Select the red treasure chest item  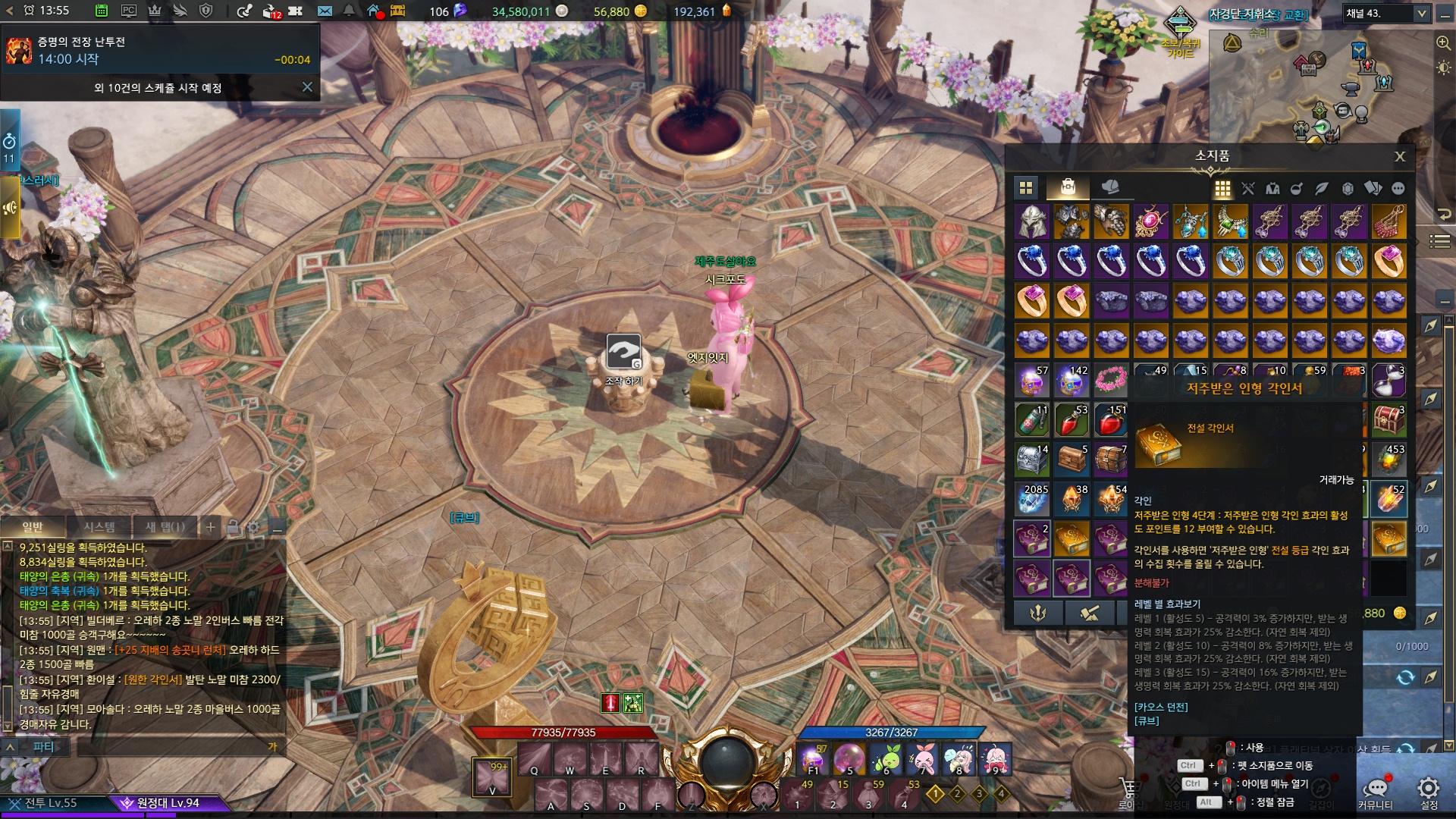1389,420
